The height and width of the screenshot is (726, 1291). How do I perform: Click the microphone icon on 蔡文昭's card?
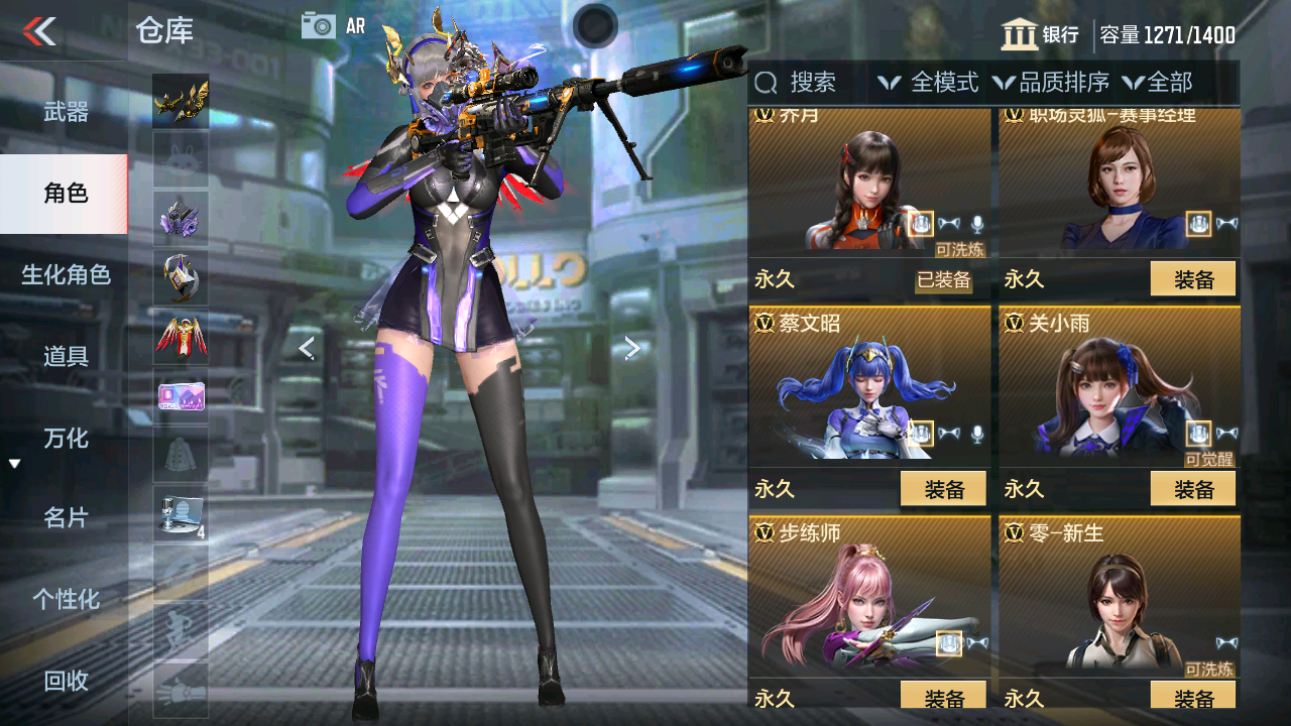point(977,437)
